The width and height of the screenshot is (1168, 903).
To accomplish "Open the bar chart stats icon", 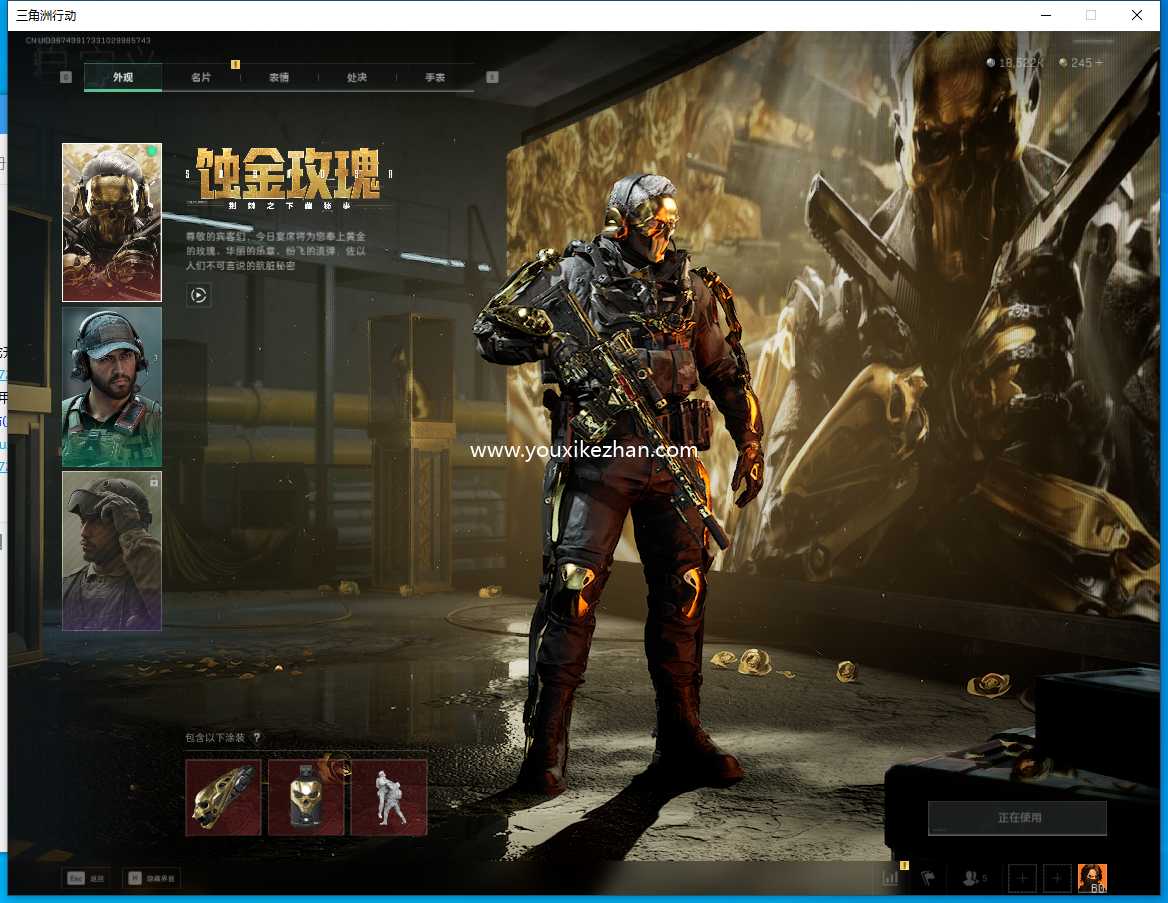I will (890, 878).
